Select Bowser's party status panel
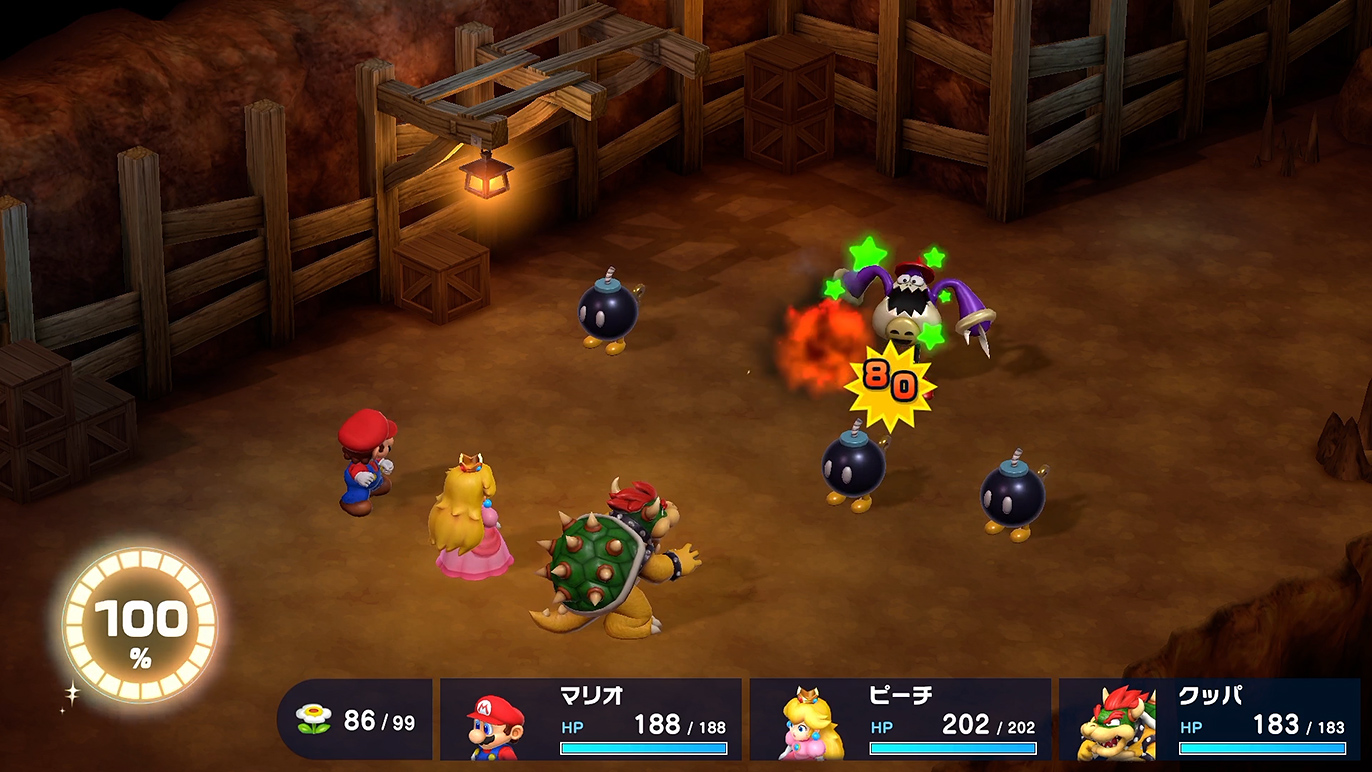This screenshot has width=1372, height=772. coord(1209,720)
